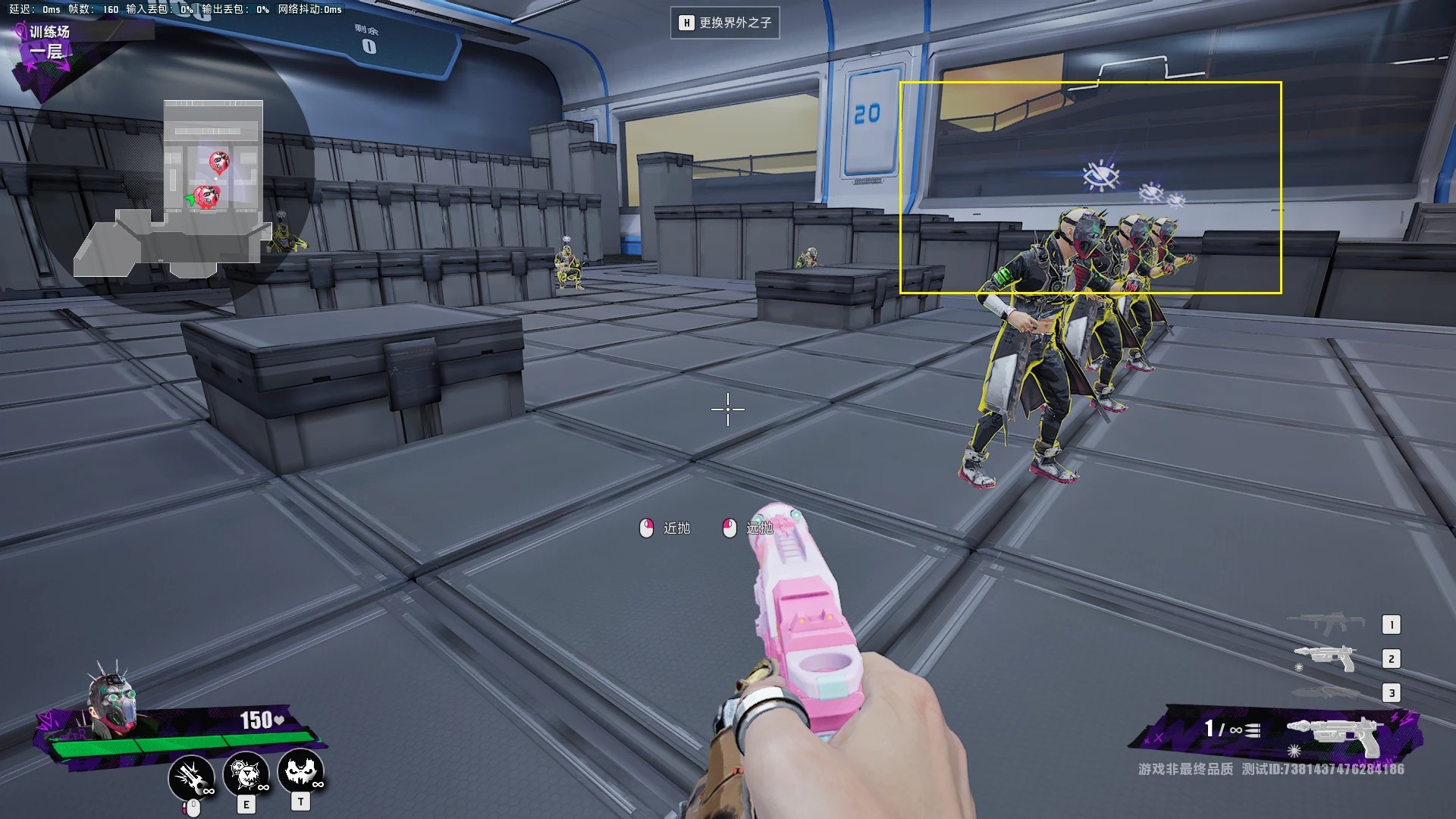Trigger the monster mask ultimate ability
This screenshot has width=1456, height=819.
click(x=301, y=771)
